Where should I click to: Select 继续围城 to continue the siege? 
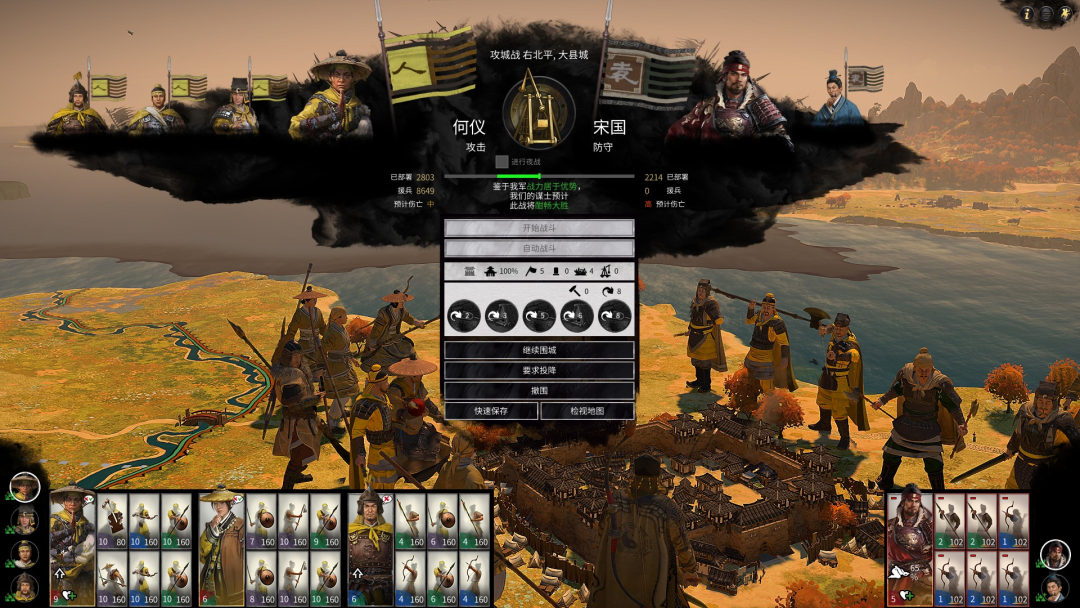(x=539, y=350)
